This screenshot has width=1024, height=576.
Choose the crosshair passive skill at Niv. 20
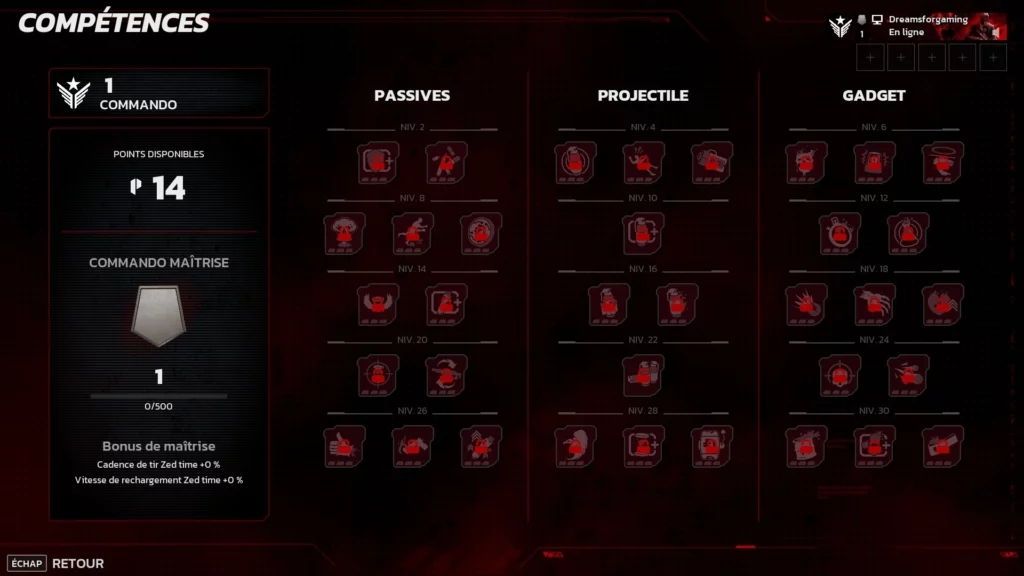pos(378,375)
